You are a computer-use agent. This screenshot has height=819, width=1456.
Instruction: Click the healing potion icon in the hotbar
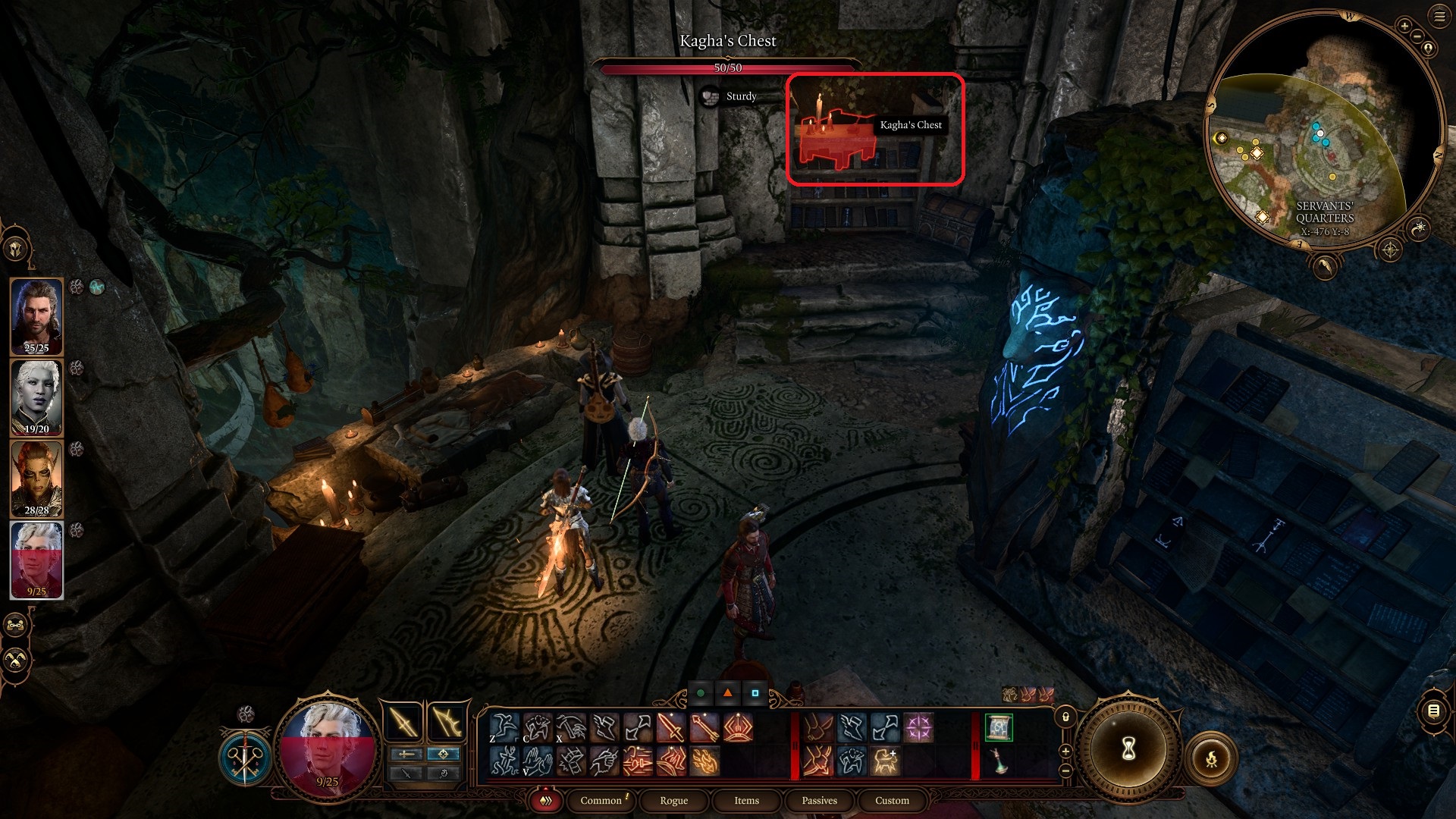[997, 762]
